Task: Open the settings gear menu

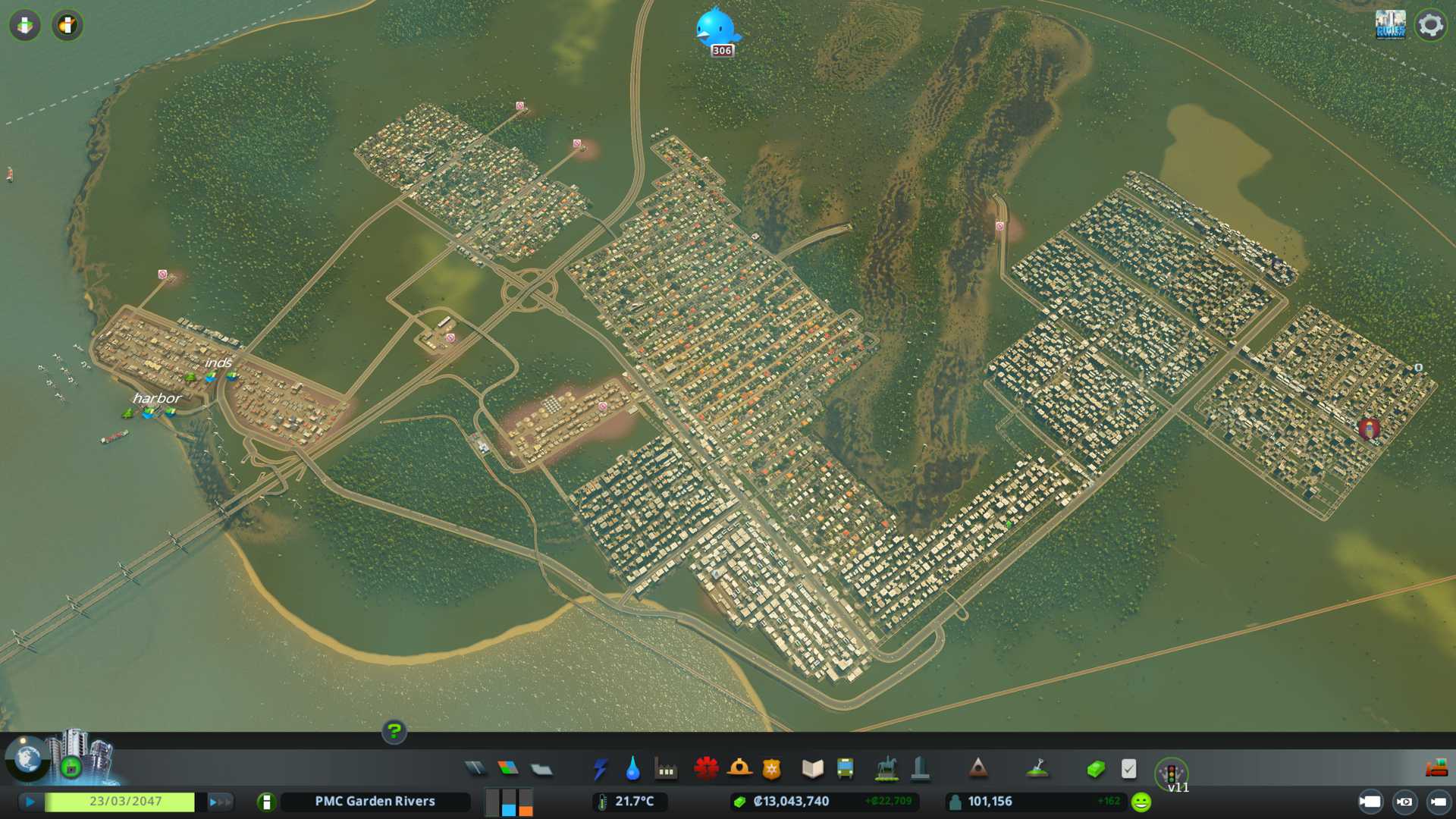Action: tap(1430, 25)
